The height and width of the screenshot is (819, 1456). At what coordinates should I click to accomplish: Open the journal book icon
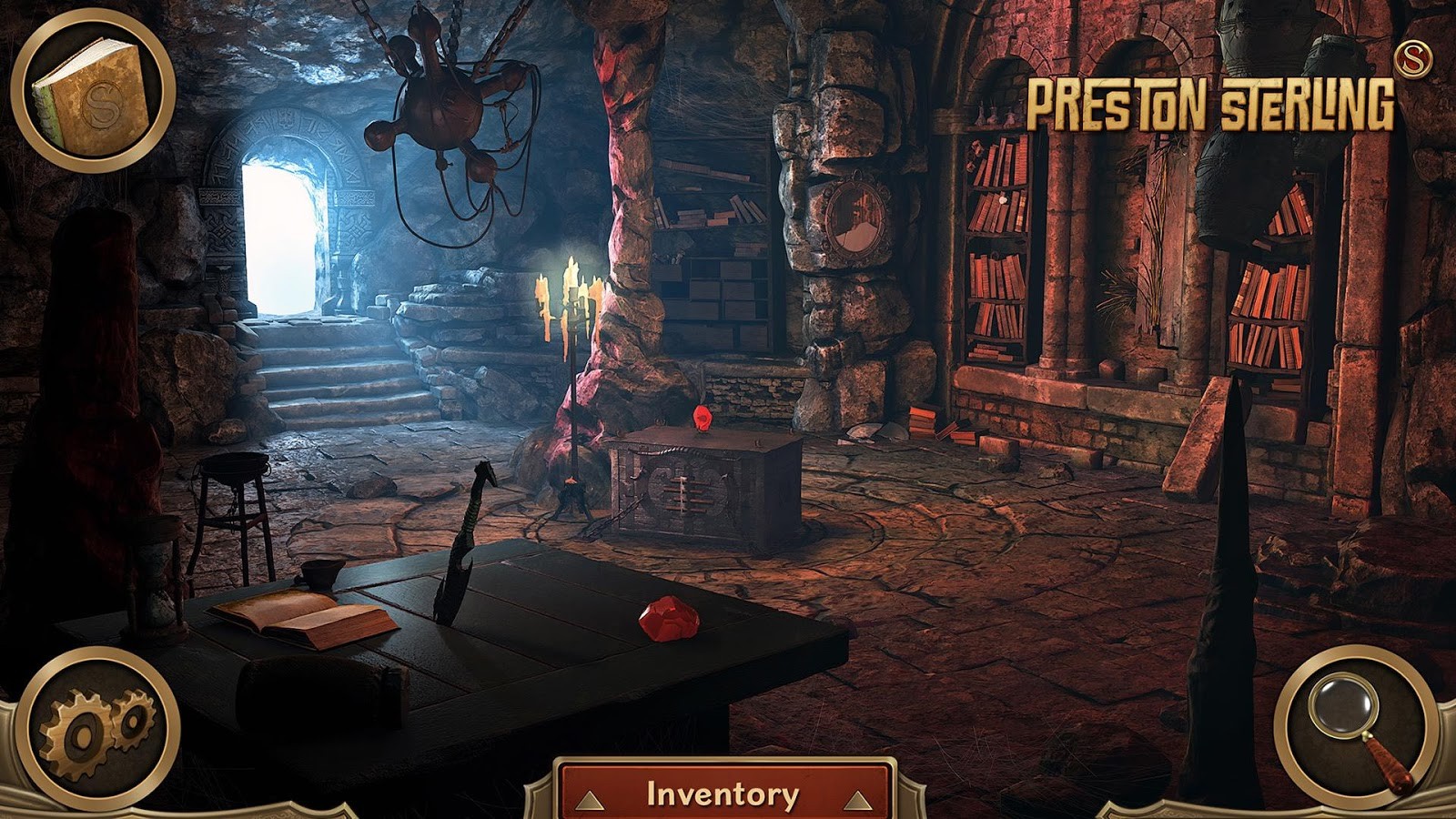[x=93, y=93]
